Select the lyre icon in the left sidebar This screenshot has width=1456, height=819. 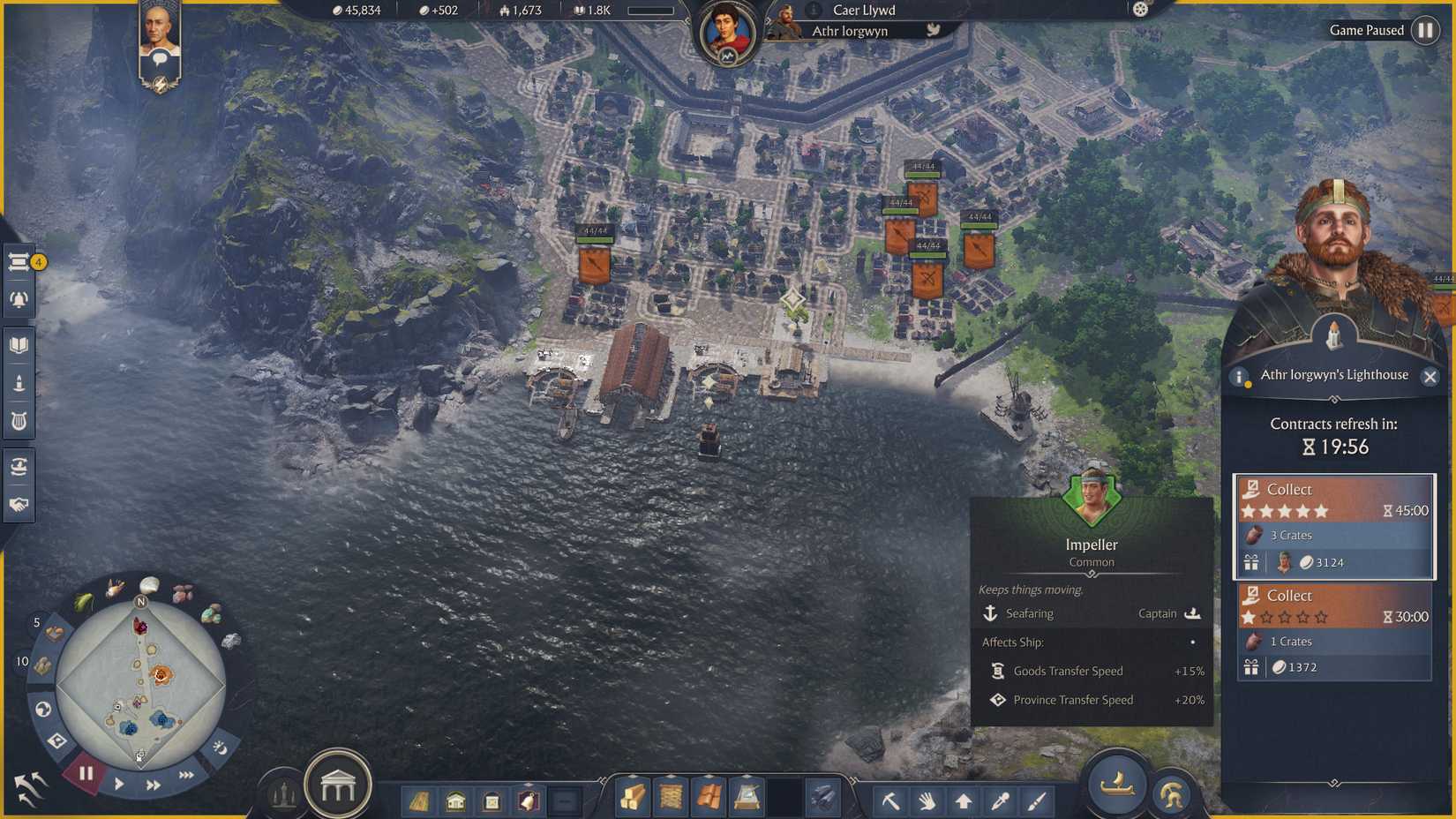[19, 421]
